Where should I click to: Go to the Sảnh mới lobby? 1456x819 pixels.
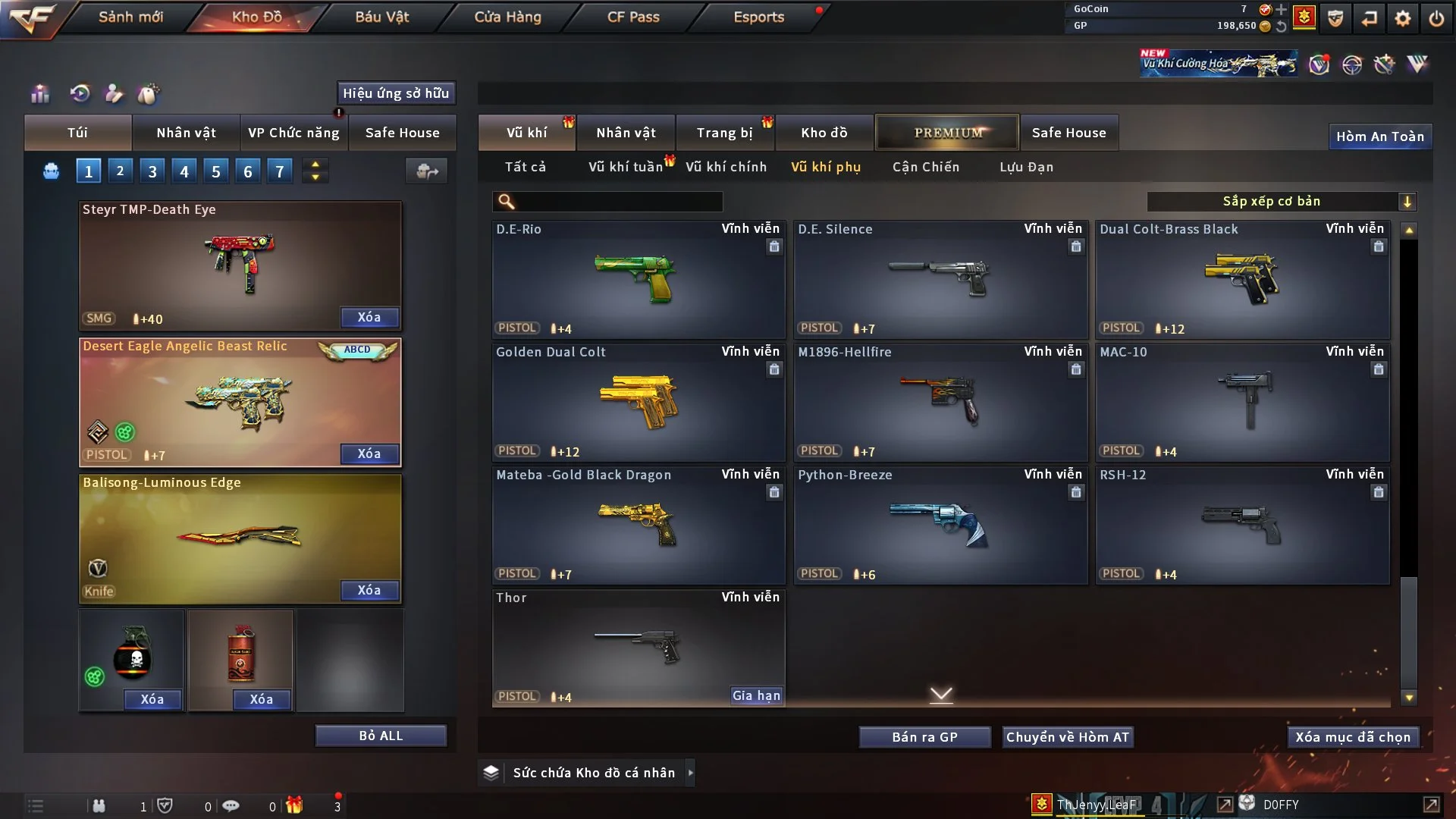(x=130, y=17)
